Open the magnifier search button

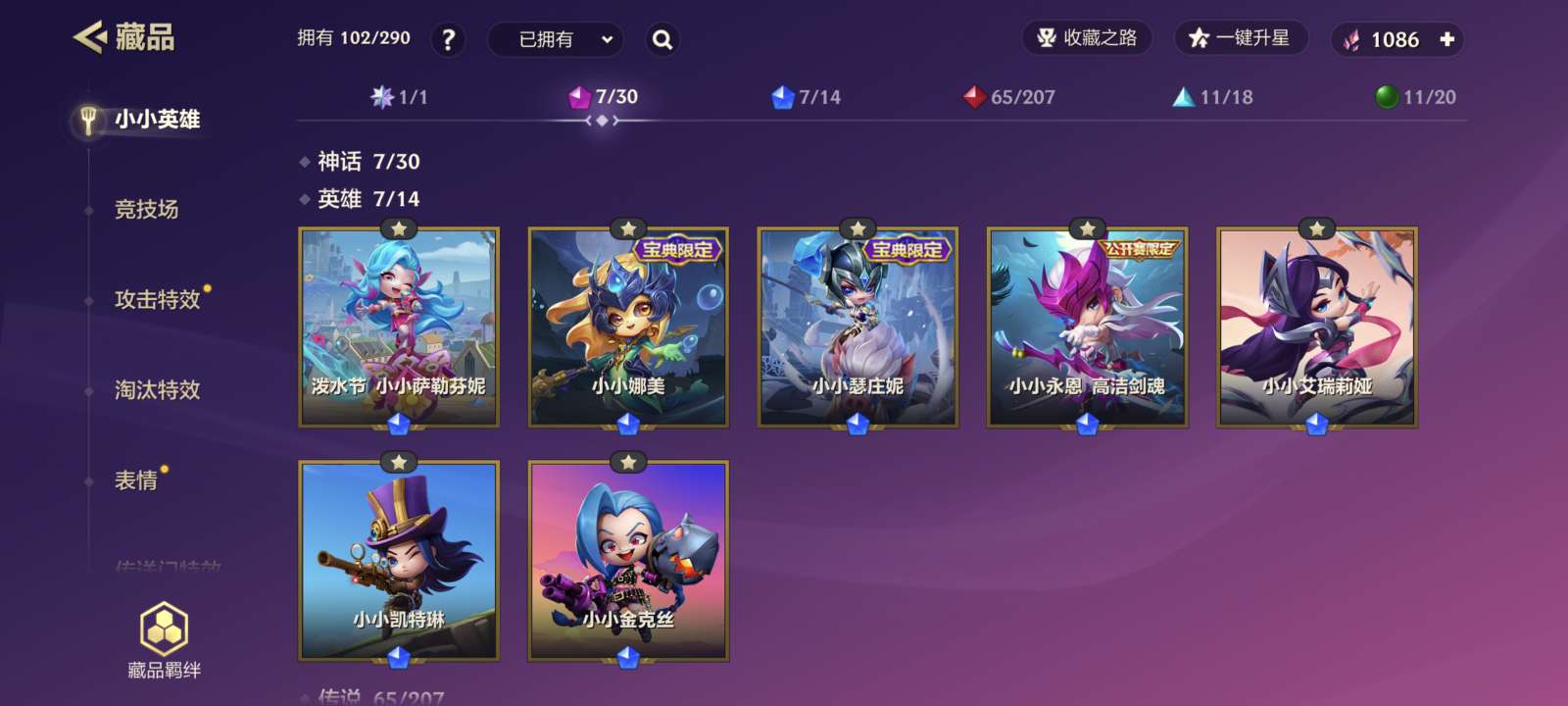(662, 39)
